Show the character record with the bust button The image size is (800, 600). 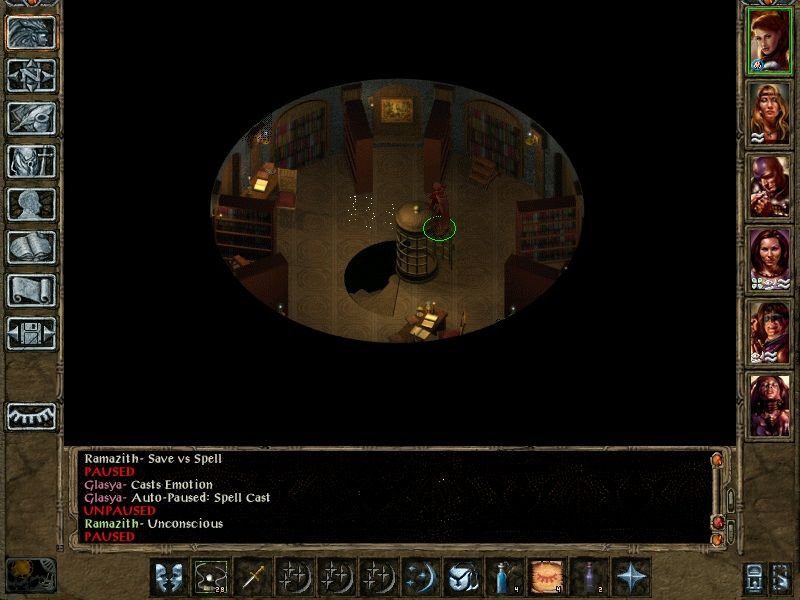coord(32,204)
